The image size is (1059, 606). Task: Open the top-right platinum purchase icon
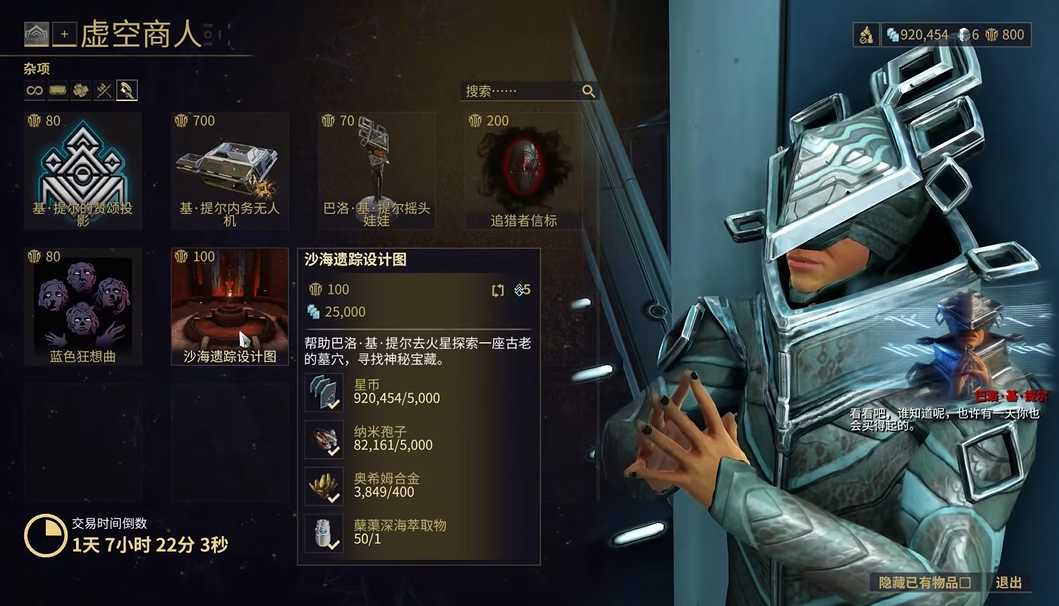[x=866, y=35]
